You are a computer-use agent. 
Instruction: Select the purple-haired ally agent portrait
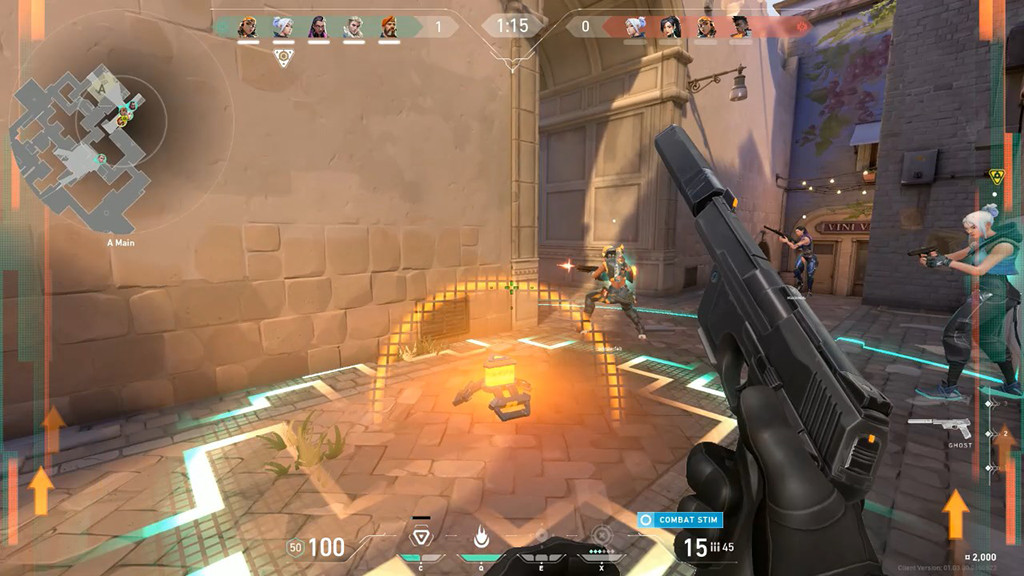point(318,27)
